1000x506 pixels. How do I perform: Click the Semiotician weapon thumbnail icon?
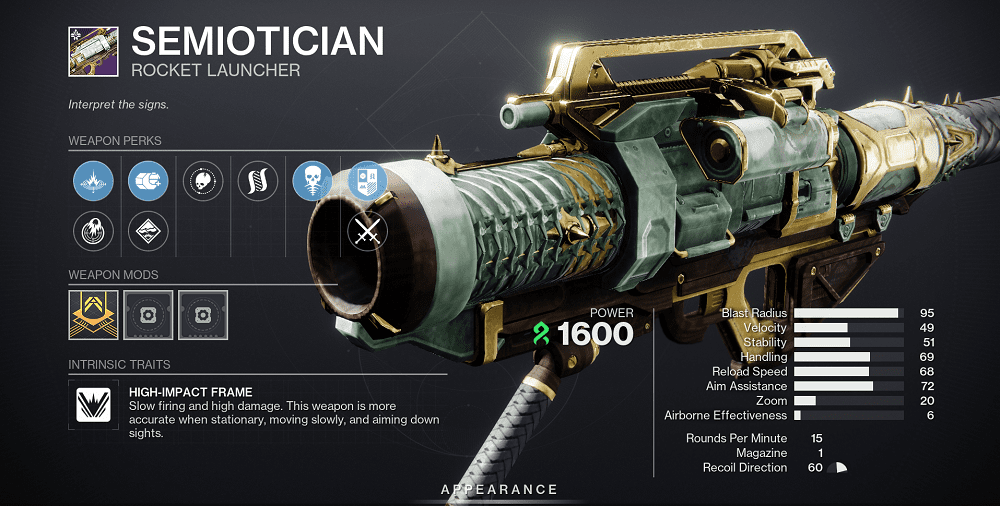coord(92,53)
